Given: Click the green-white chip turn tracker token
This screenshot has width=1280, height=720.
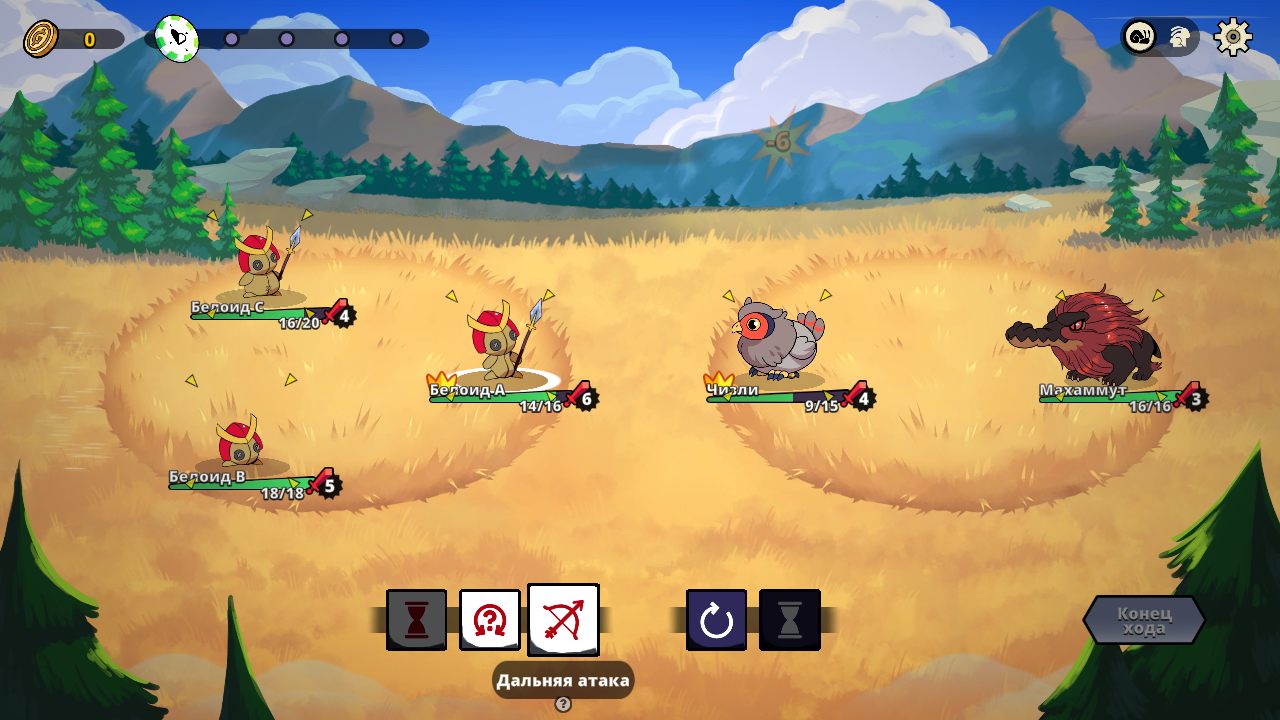Looking at the screenshot, I should coord(177,38).
